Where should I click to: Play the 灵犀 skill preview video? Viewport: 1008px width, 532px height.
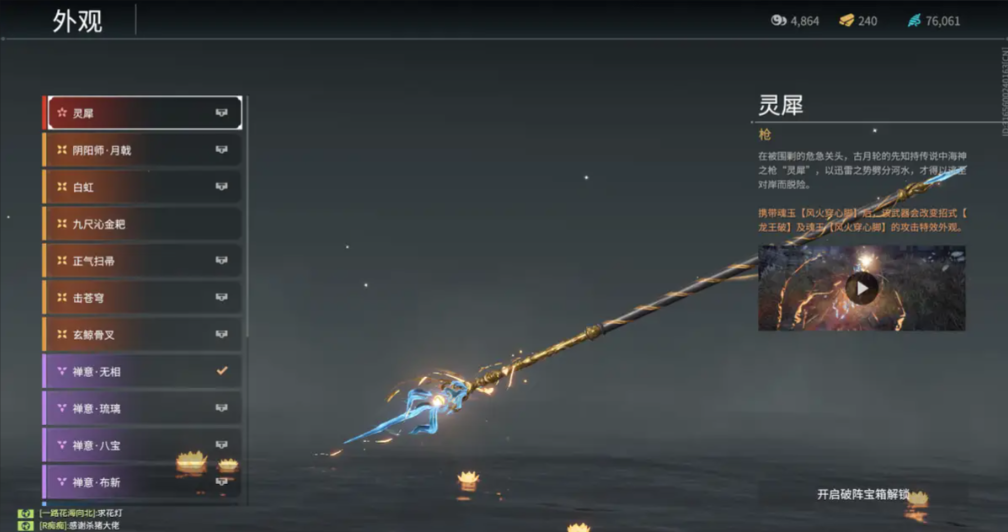point(862,289)
